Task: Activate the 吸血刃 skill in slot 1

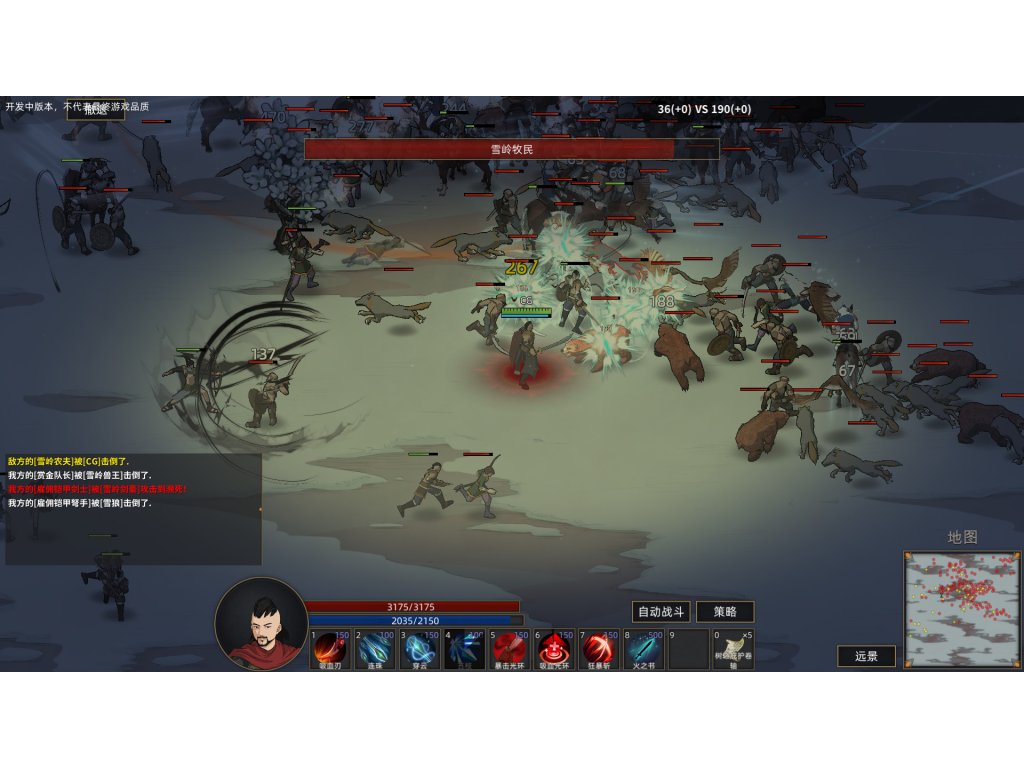Action: (x=330, y=649)
